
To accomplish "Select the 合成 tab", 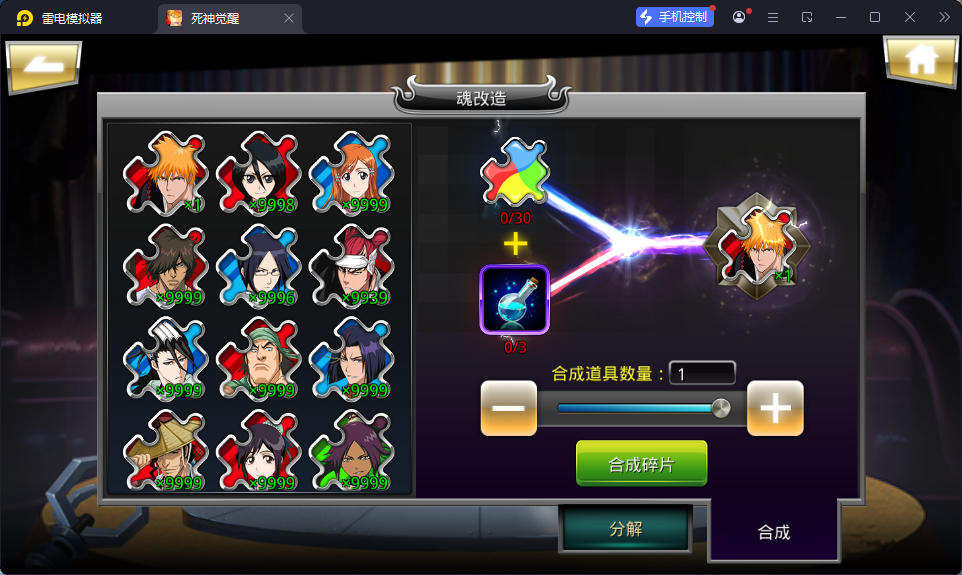I will [773, 532].
